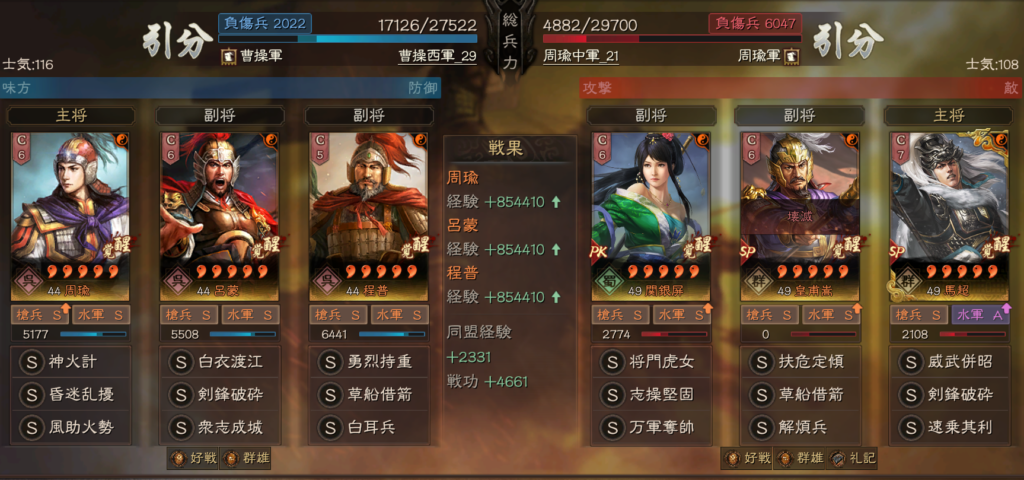Inspect the 馬超 enemy commander card

[x=947, y=215]
